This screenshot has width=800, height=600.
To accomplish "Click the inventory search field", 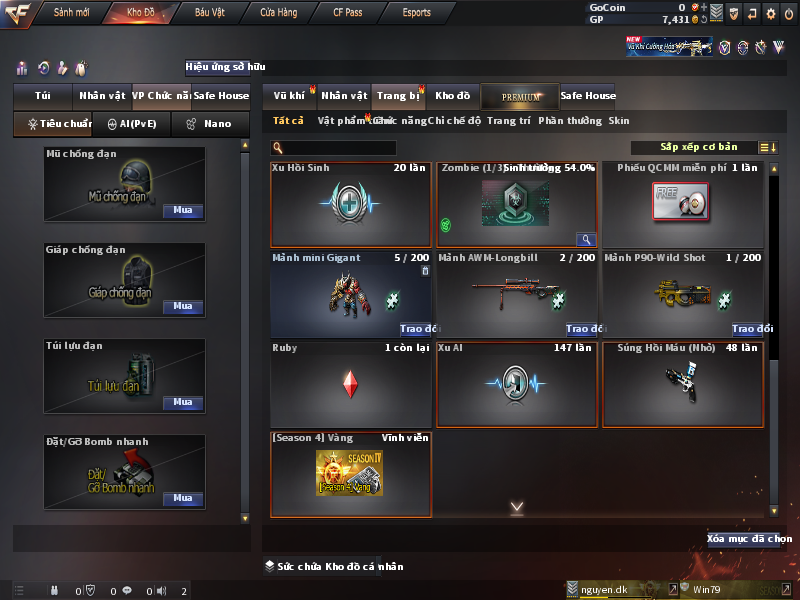I will [x=335, y=148].
